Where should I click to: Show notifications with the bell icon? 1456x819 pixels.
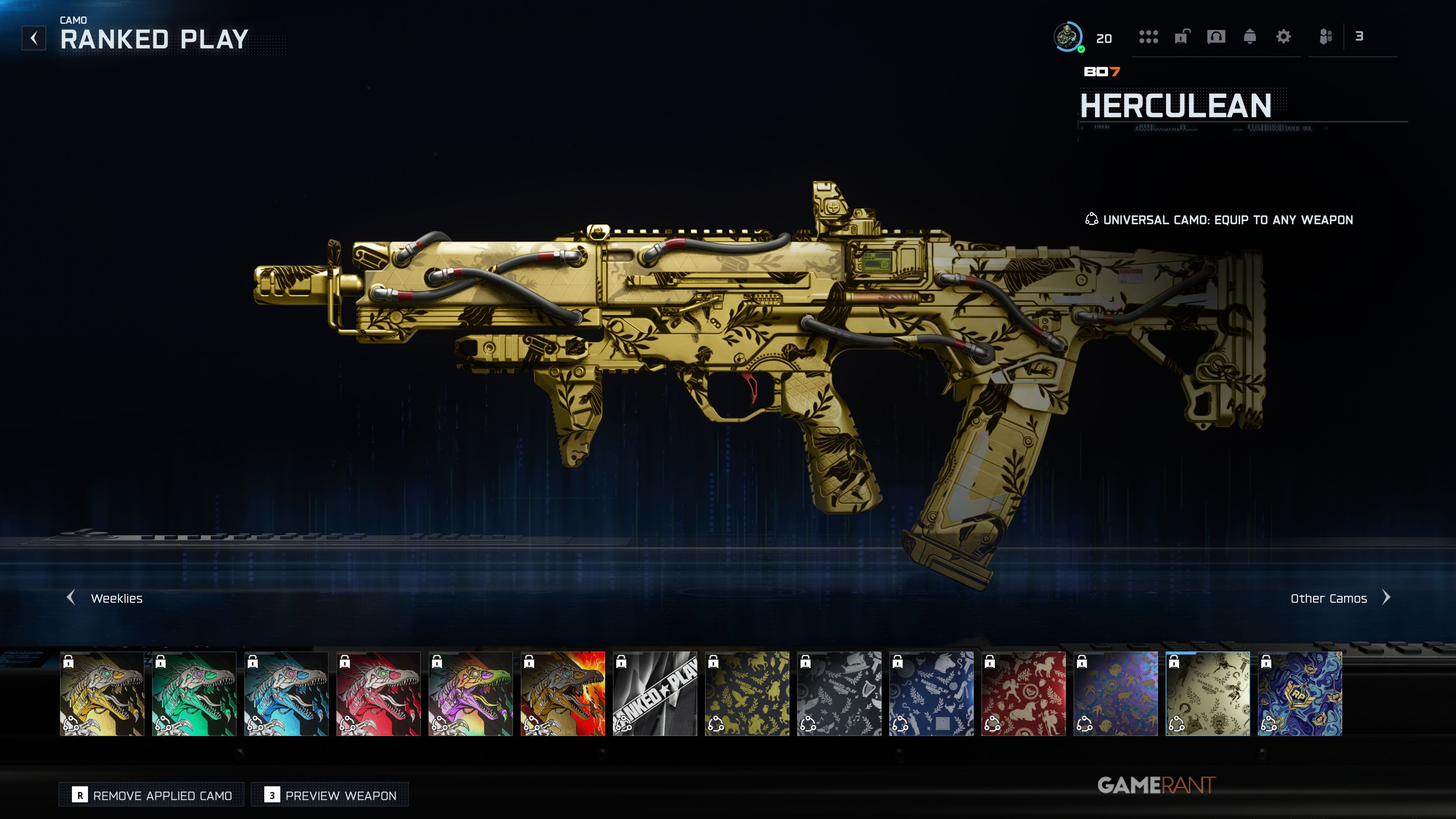[1250, 37]
